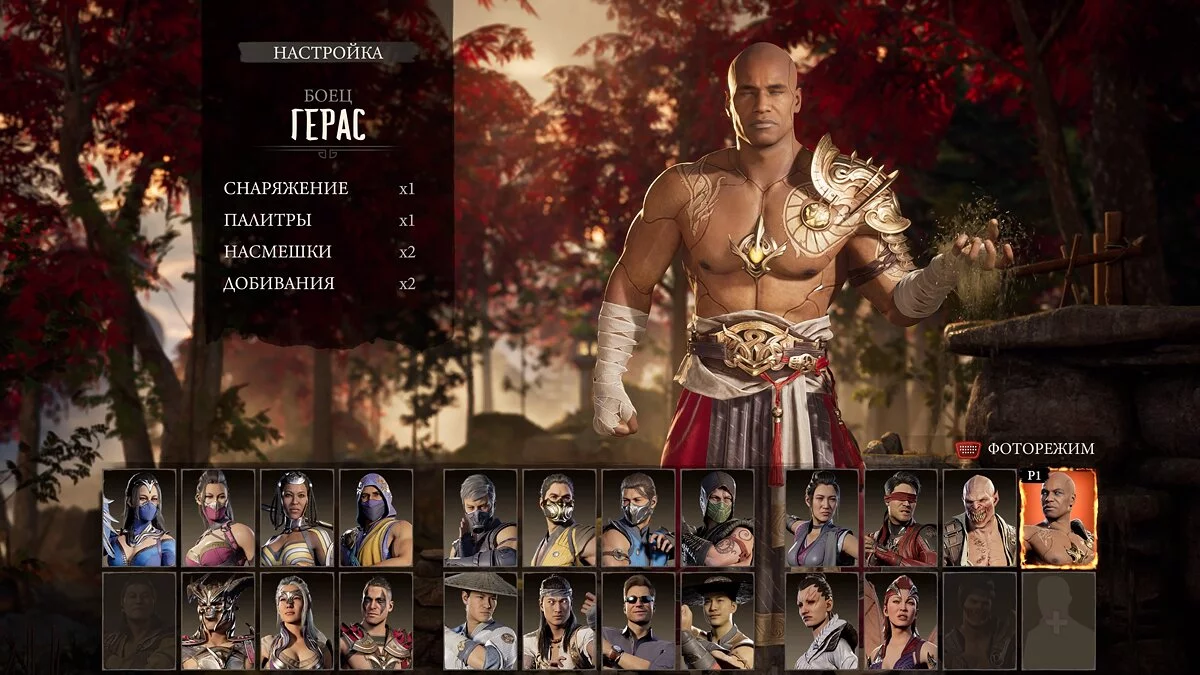
Task: Choose Sub-Zero in the blue mask
Action: (638, 518)
